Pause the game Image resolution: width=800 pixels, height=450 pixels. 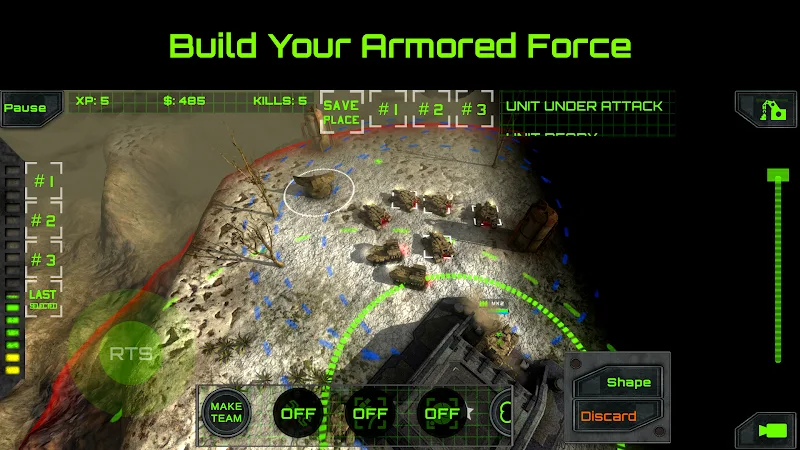point(25,108)
